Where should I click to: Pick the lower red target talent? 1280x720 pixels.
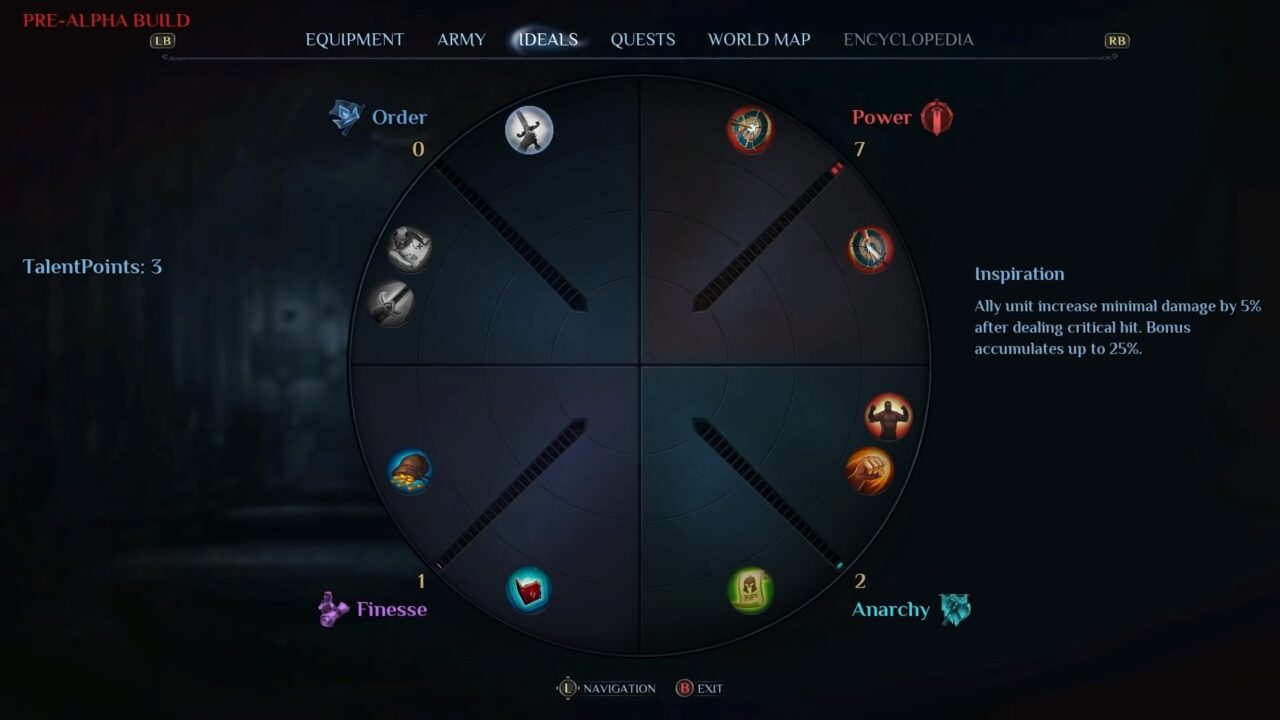pos(870,249)
